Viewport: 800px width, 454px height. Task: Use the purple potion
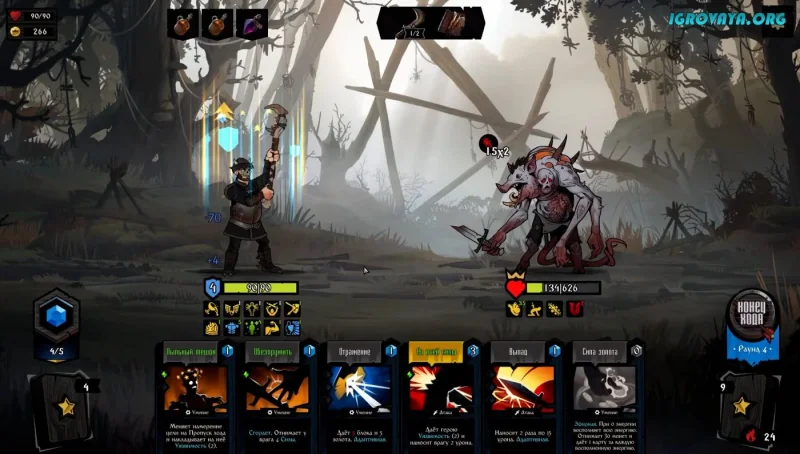[251, 22]
